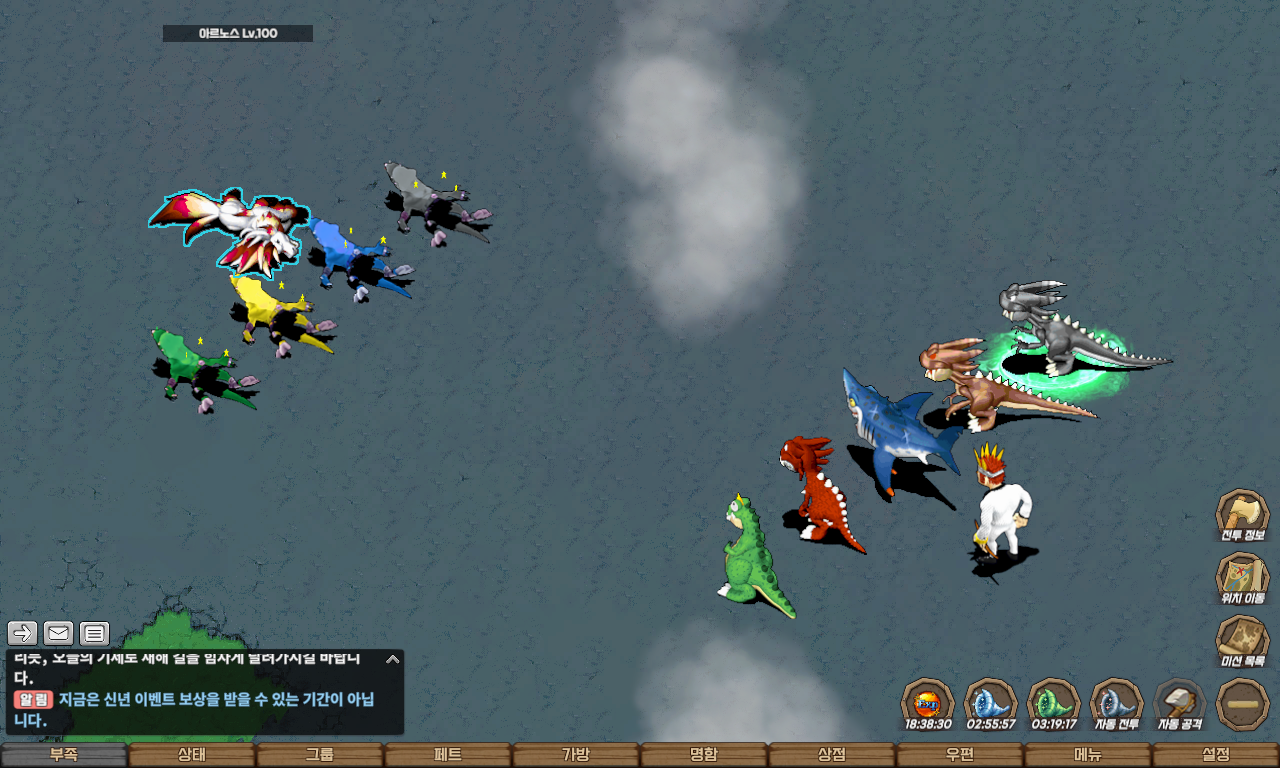Open the envelope button above chat
1280x768 pixels.
[x=59, y=633]
